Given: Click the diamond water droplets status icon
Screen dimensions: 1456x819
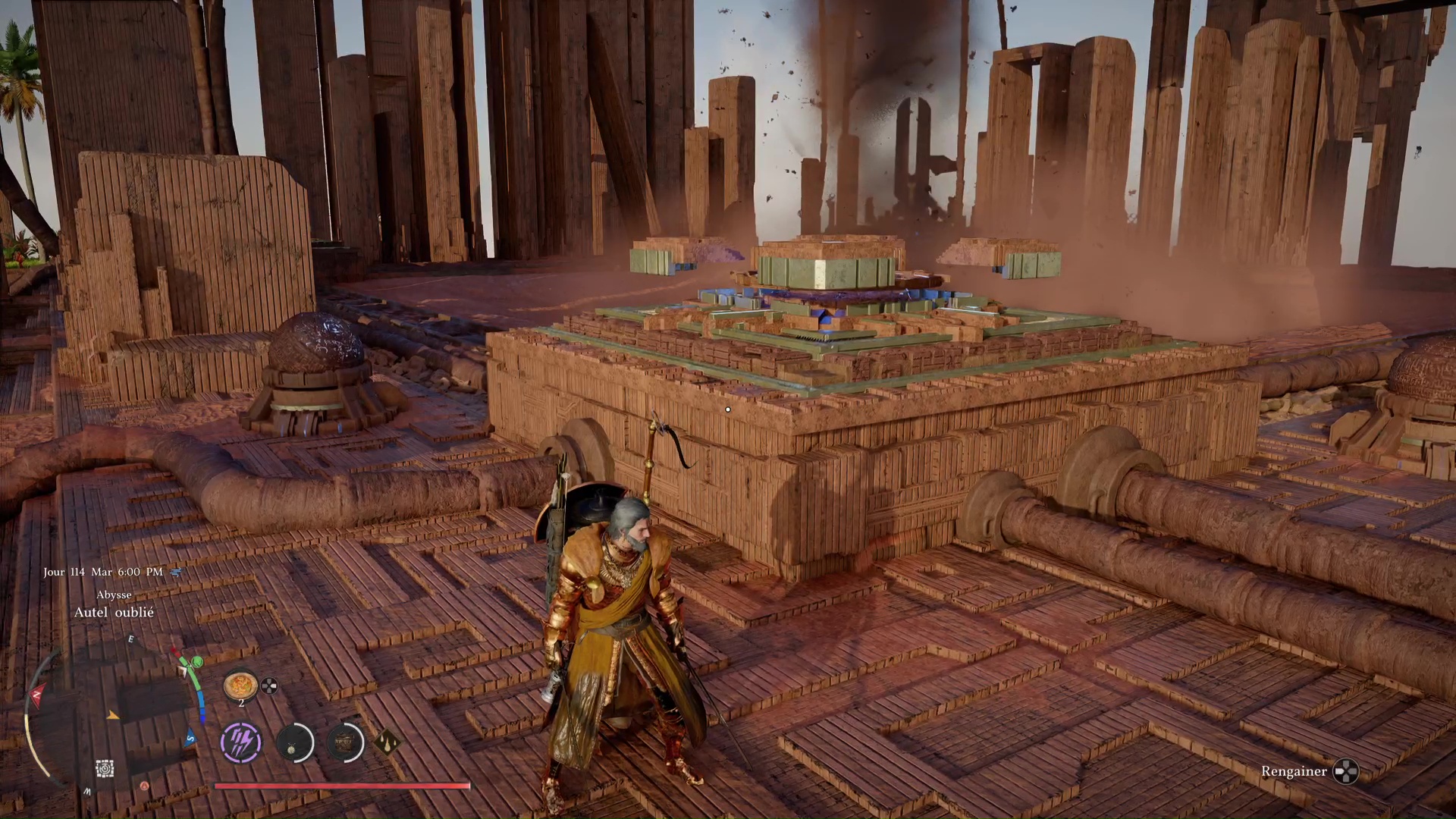Looking at the screenshot, I should click(387, 742).
